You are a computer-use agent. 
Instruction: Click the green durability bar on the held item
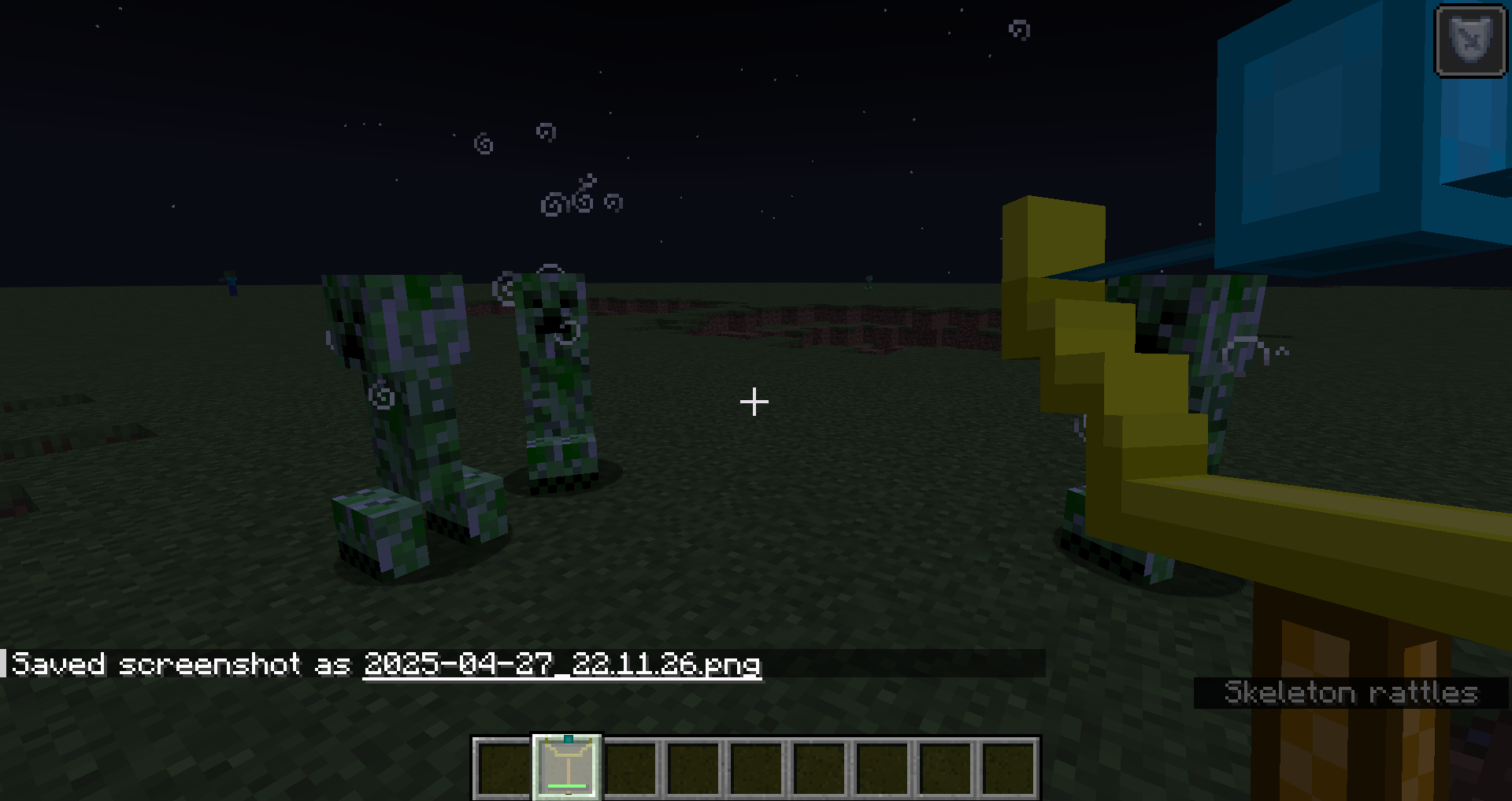pos(569,785)
